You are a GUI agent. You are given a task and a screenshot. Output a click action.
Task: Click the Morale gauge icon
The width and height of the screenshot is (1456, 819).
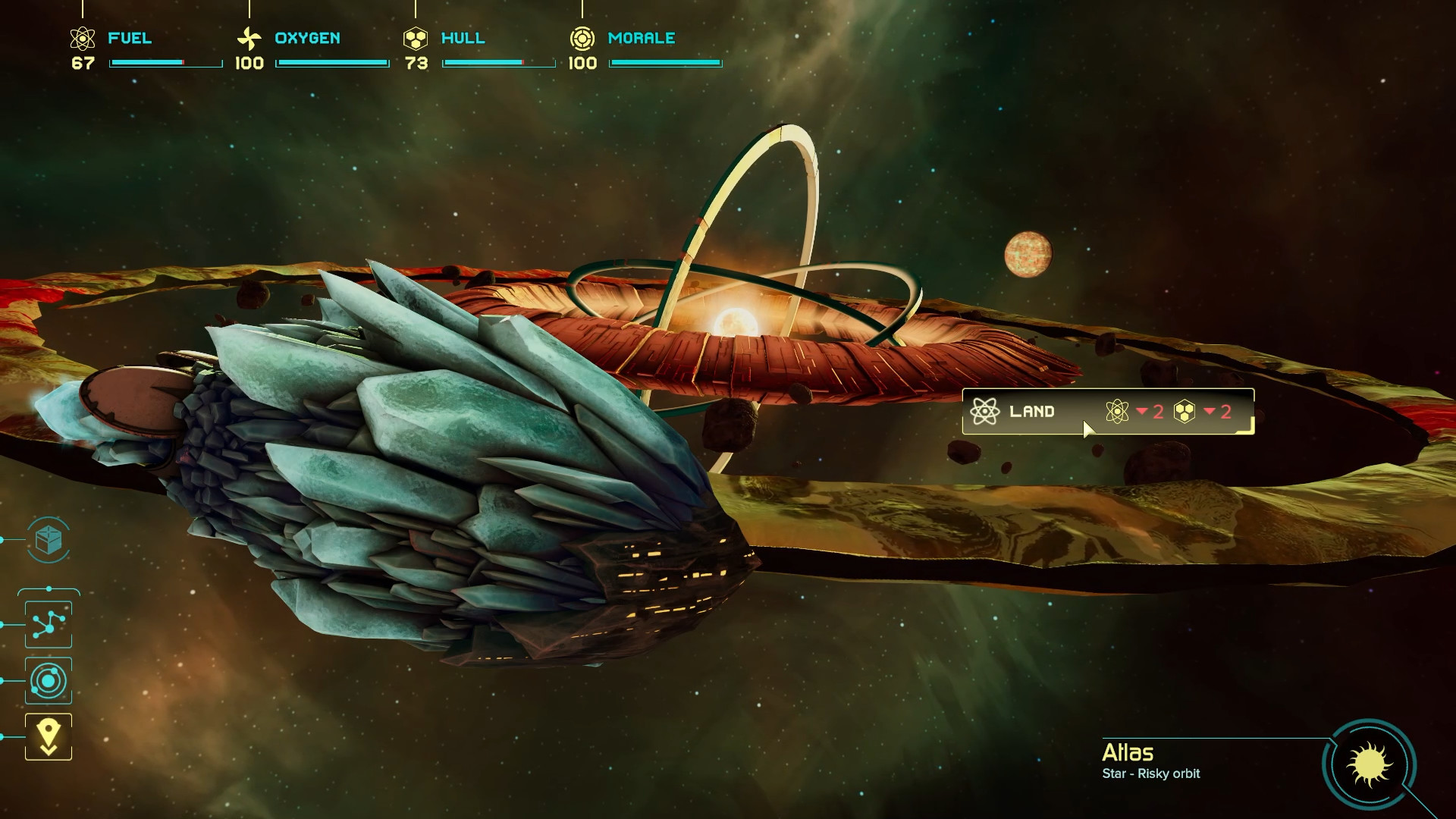(582, 36)
